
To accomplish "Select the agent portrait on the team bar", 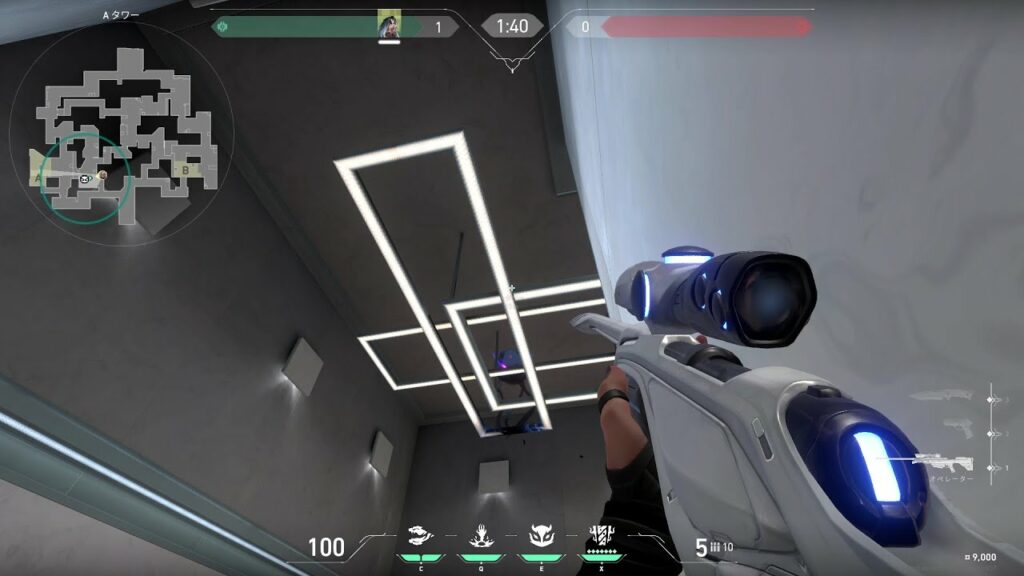I will pos(389,25).
